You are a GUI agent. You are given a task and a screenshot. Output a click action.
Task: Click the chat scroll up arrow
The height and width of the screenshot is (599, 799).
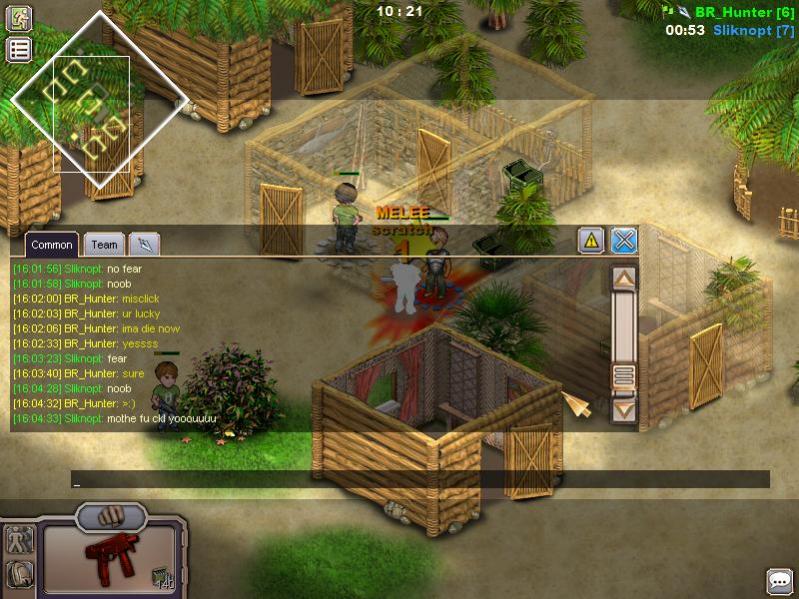(624, 278)
